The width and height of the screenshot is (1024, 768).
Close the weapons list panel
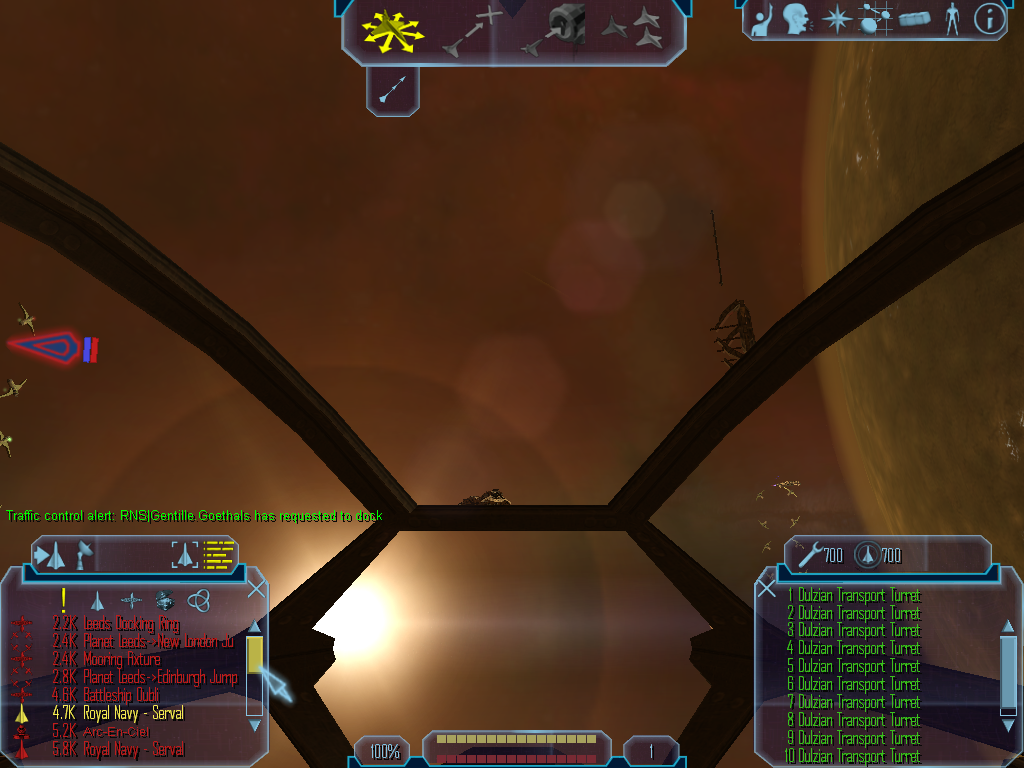pos(767,588)
